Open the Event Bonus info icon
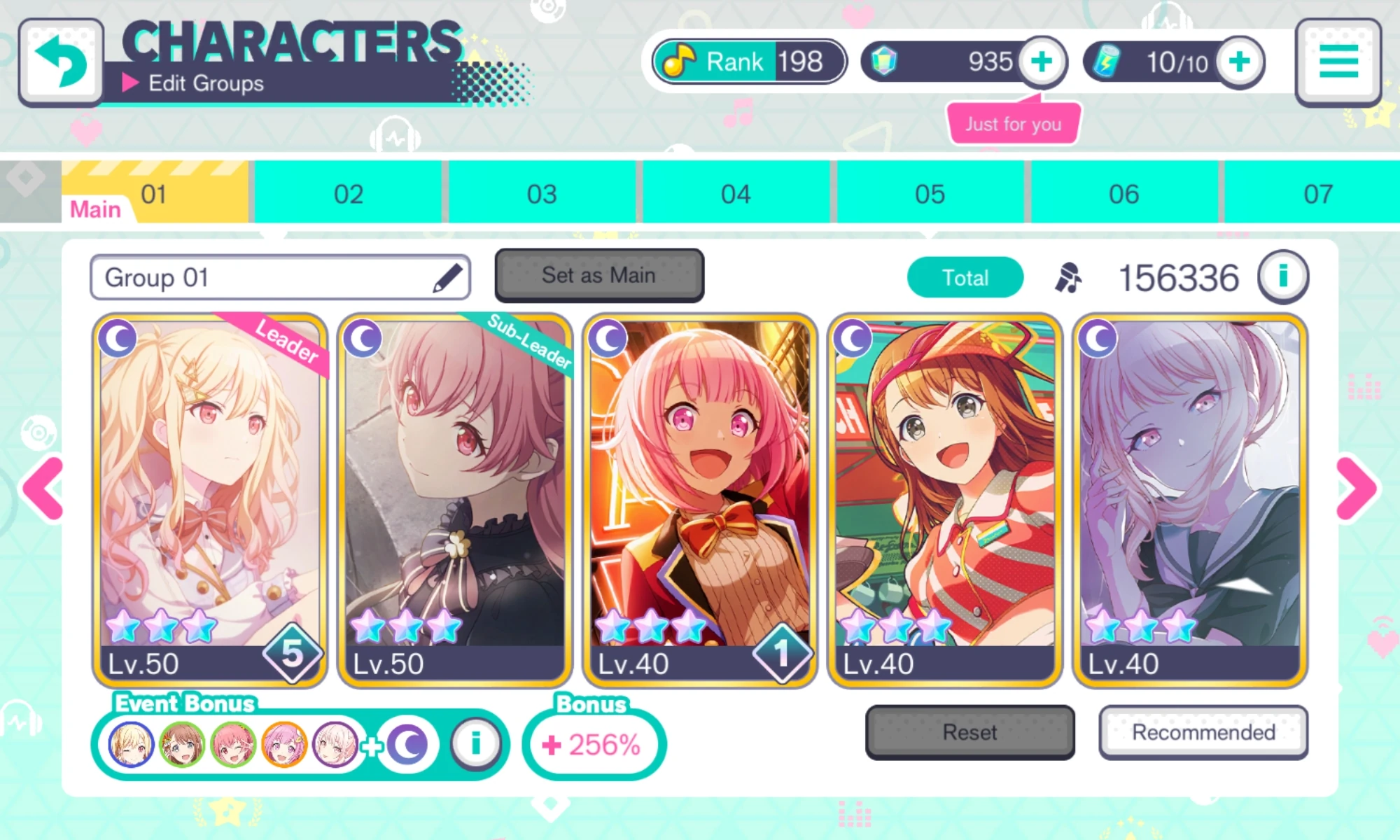The width and height of the screenshot is (1400, 840). coord(476,744)
